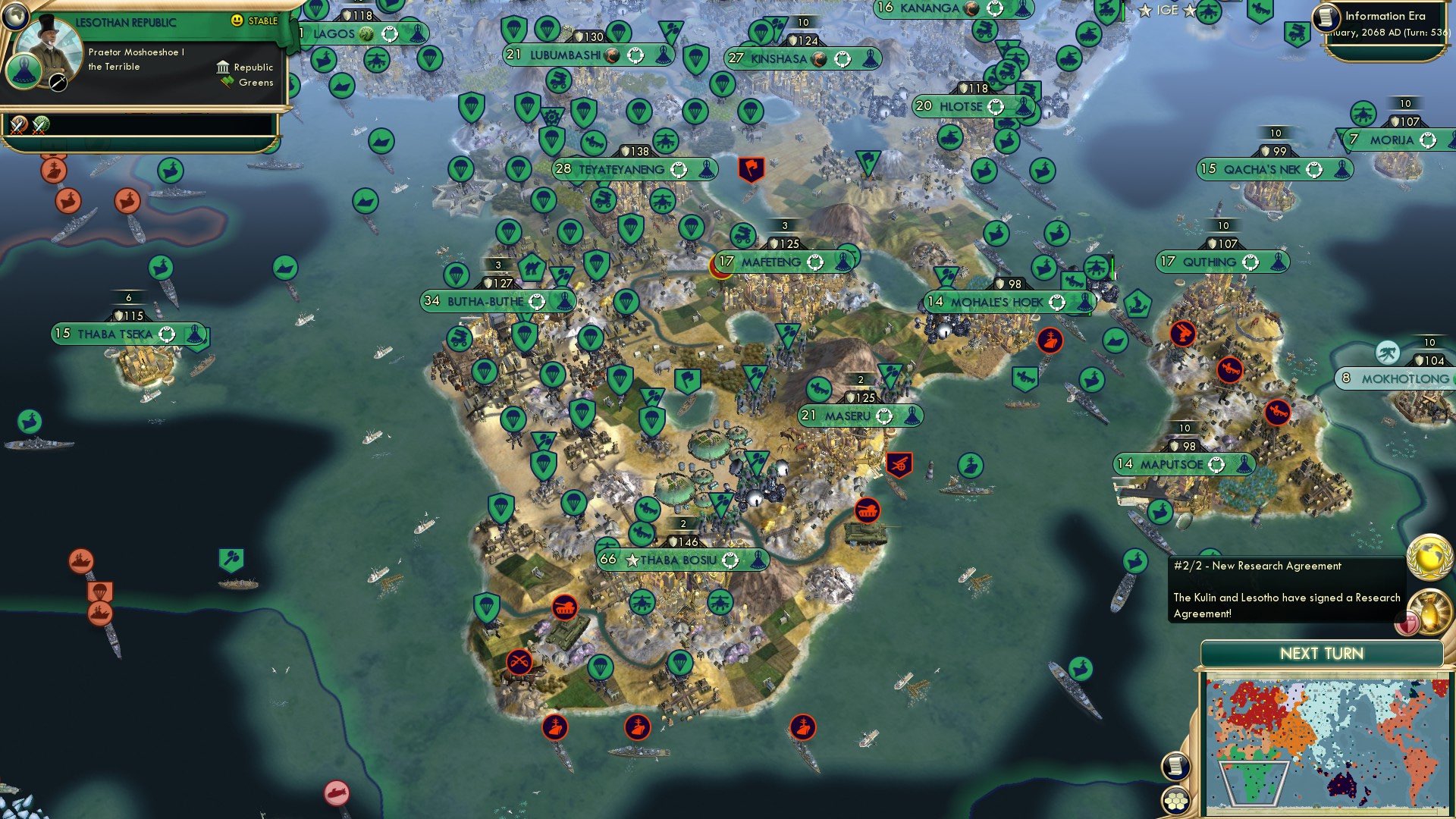The width and height of the screenshot is (1456, 819).
Task: Click the orange crossed-swords war icon under the leader panel
Action: (x=17, y=127)
